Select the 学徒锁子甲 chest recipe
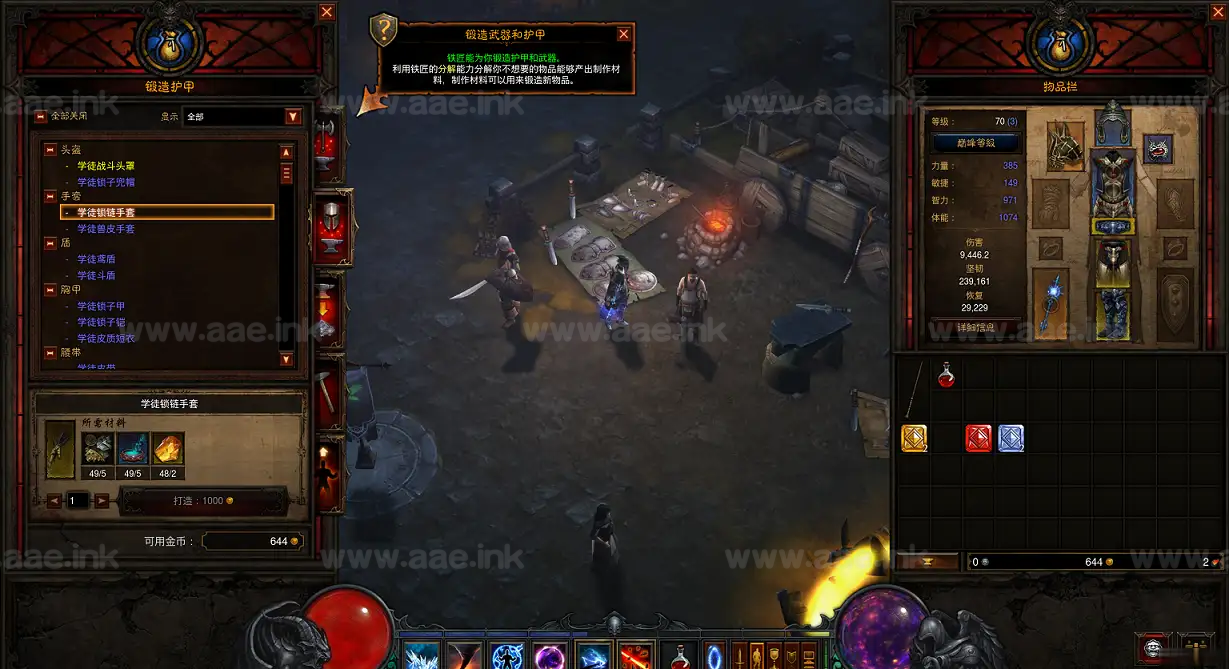The width and height of the screenshot is (1229, 669). point(101,306)
